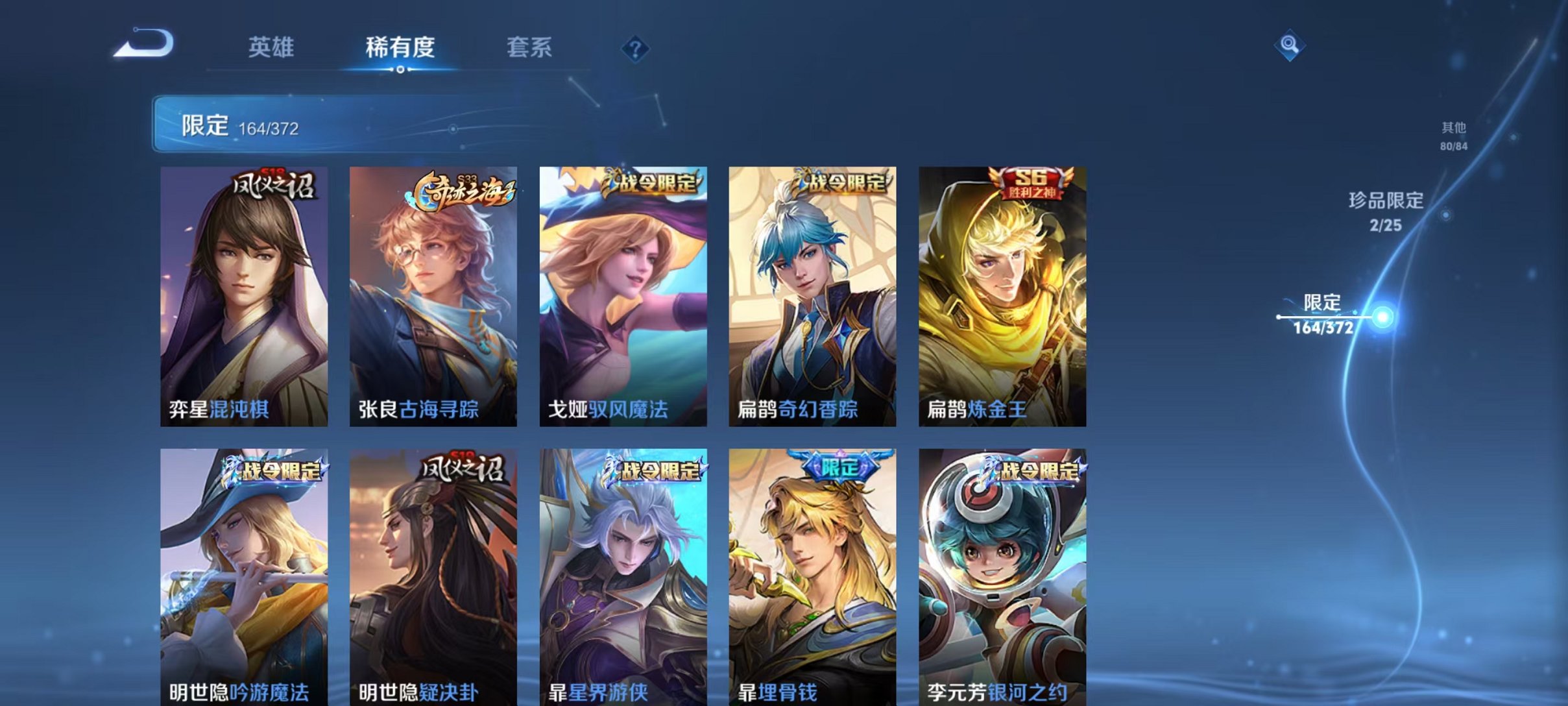Click the question mark help icon
1568x706 pixels.
tap(636, 49)
